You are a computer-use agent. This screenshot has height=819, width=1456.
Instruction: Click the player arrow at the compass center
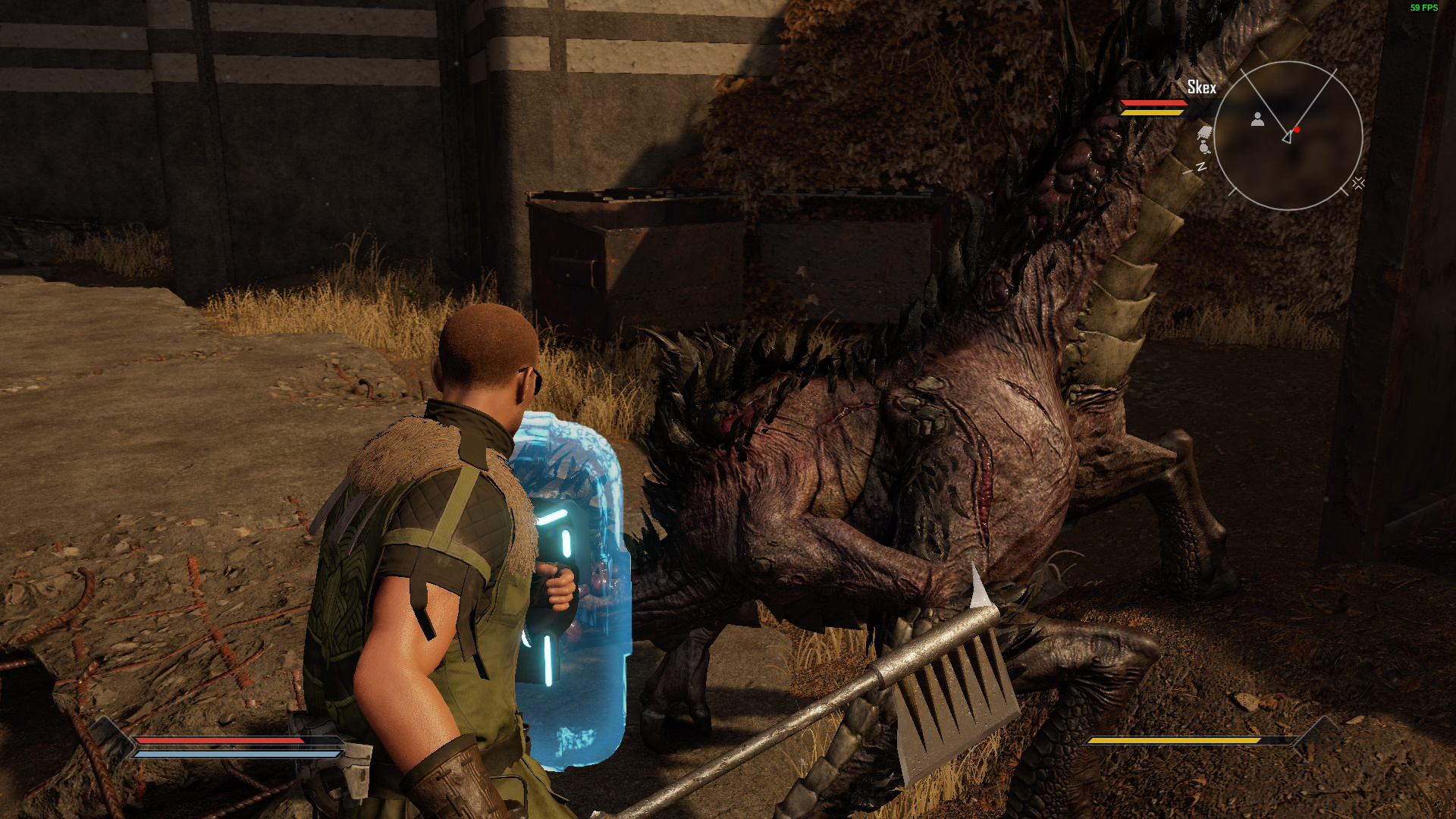(1288, 138)
